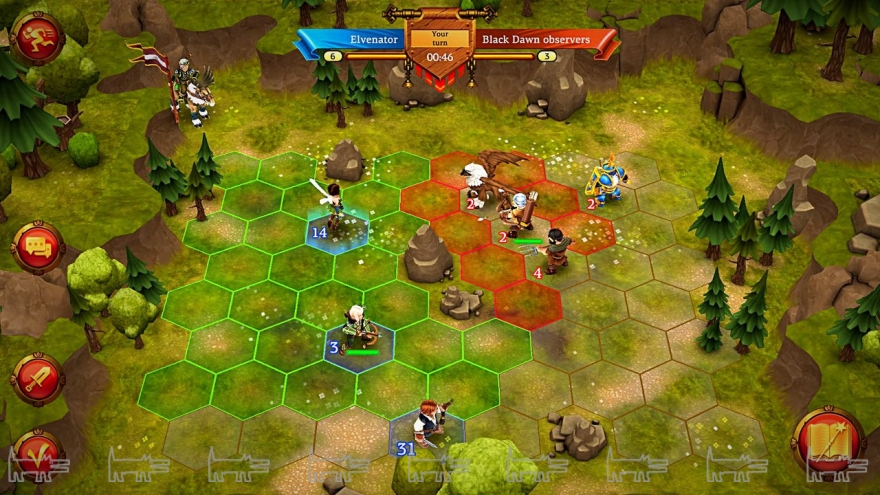Select the unit stack numbered 31
The height and width of the screenshot is (495, 880).
pos(429,423)
